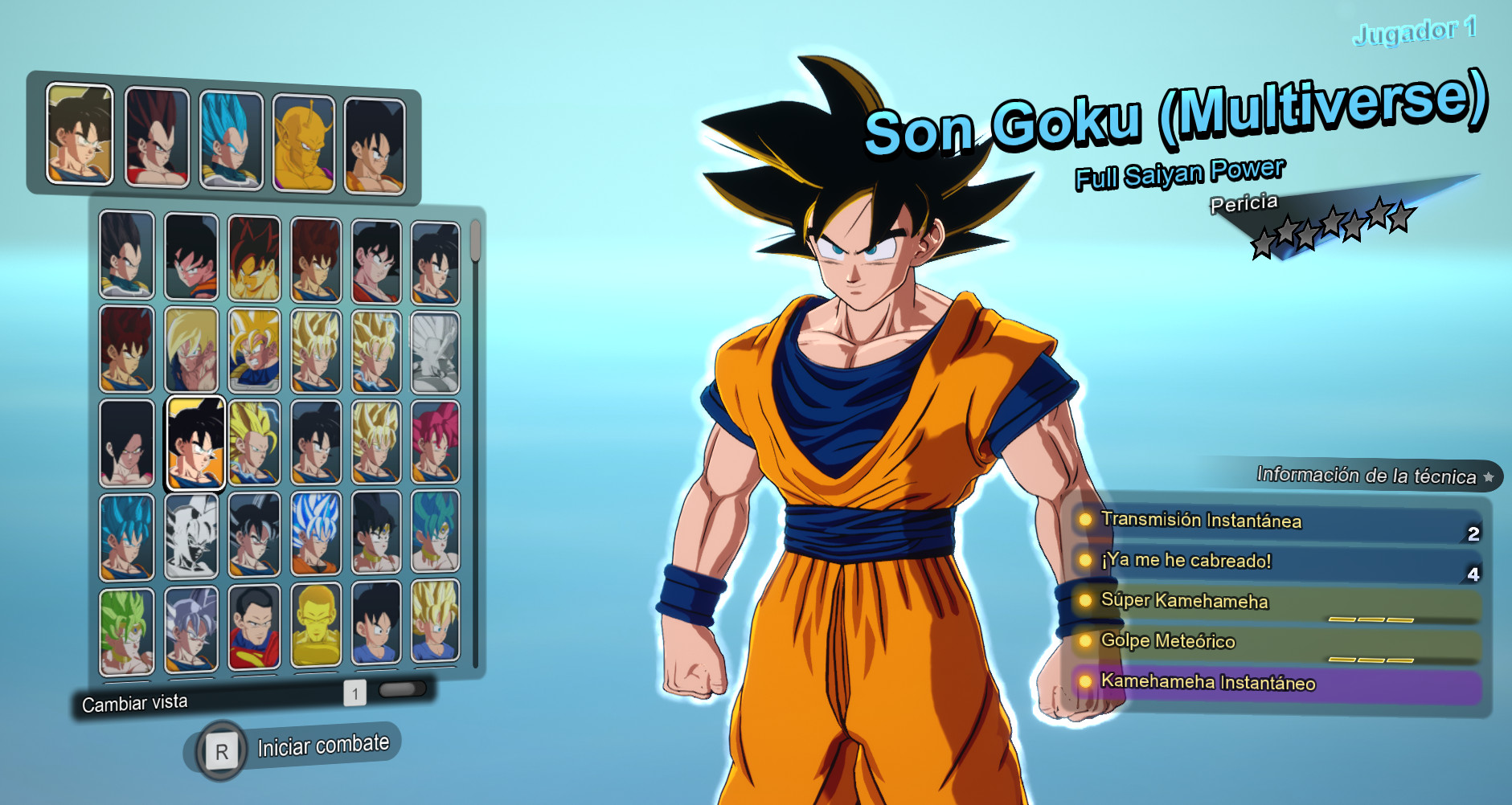Select Super Saiyan Blue Vegeta in the top team slots
1512x805 pixels.
pos(232,137)
